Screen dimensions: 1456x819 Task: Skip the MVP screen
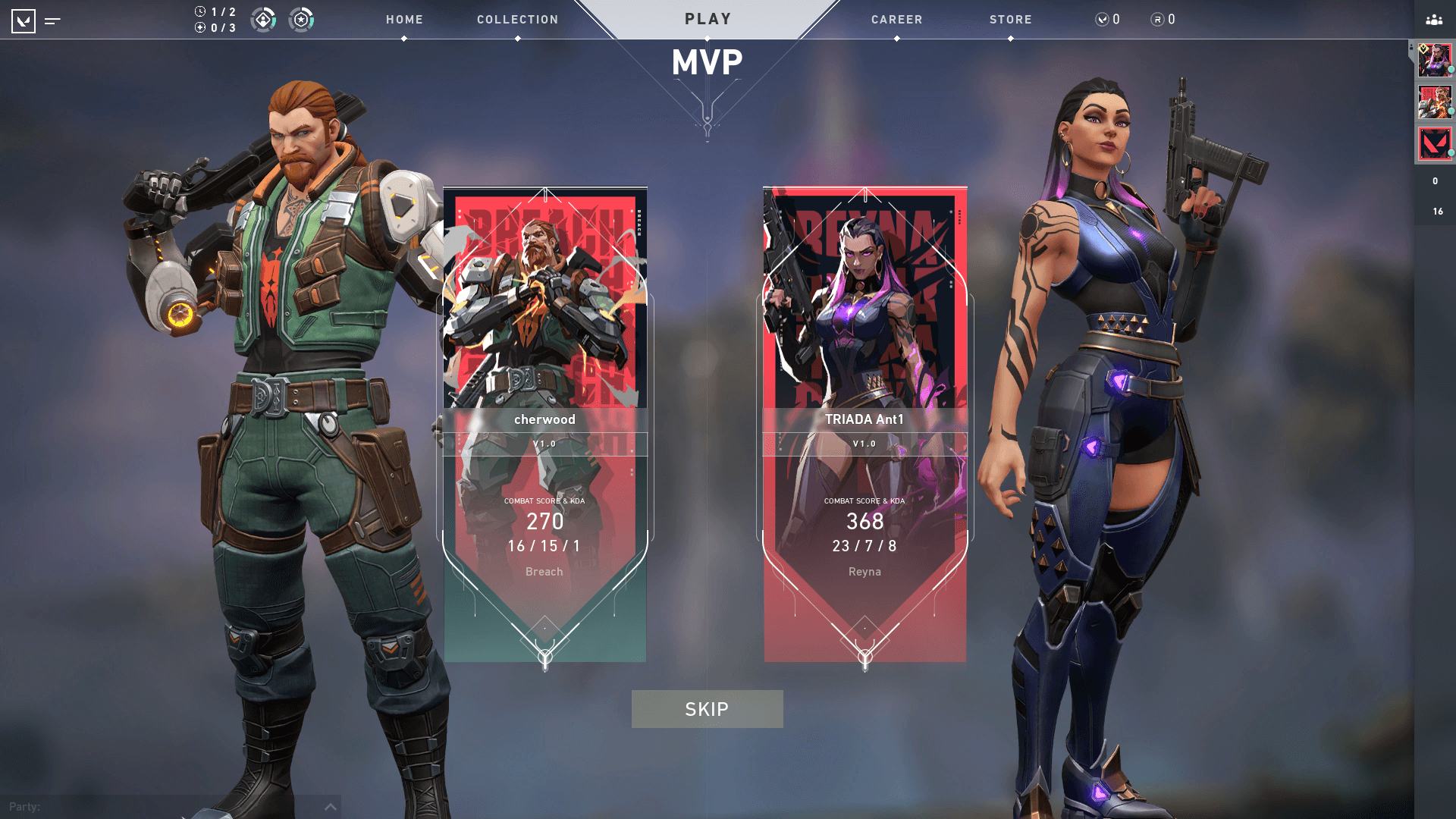point(707,709)
